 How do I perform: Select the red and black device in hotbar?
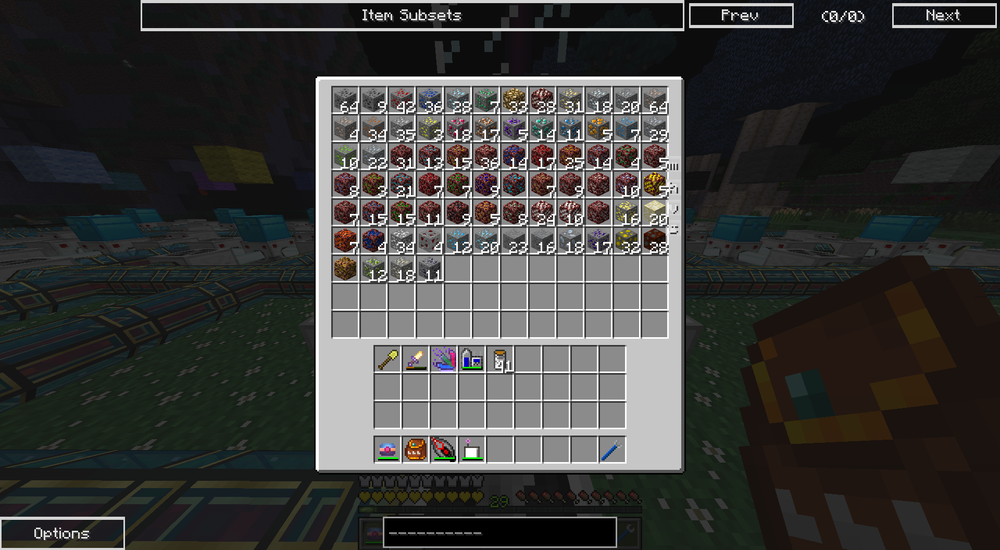click(444, 450)
